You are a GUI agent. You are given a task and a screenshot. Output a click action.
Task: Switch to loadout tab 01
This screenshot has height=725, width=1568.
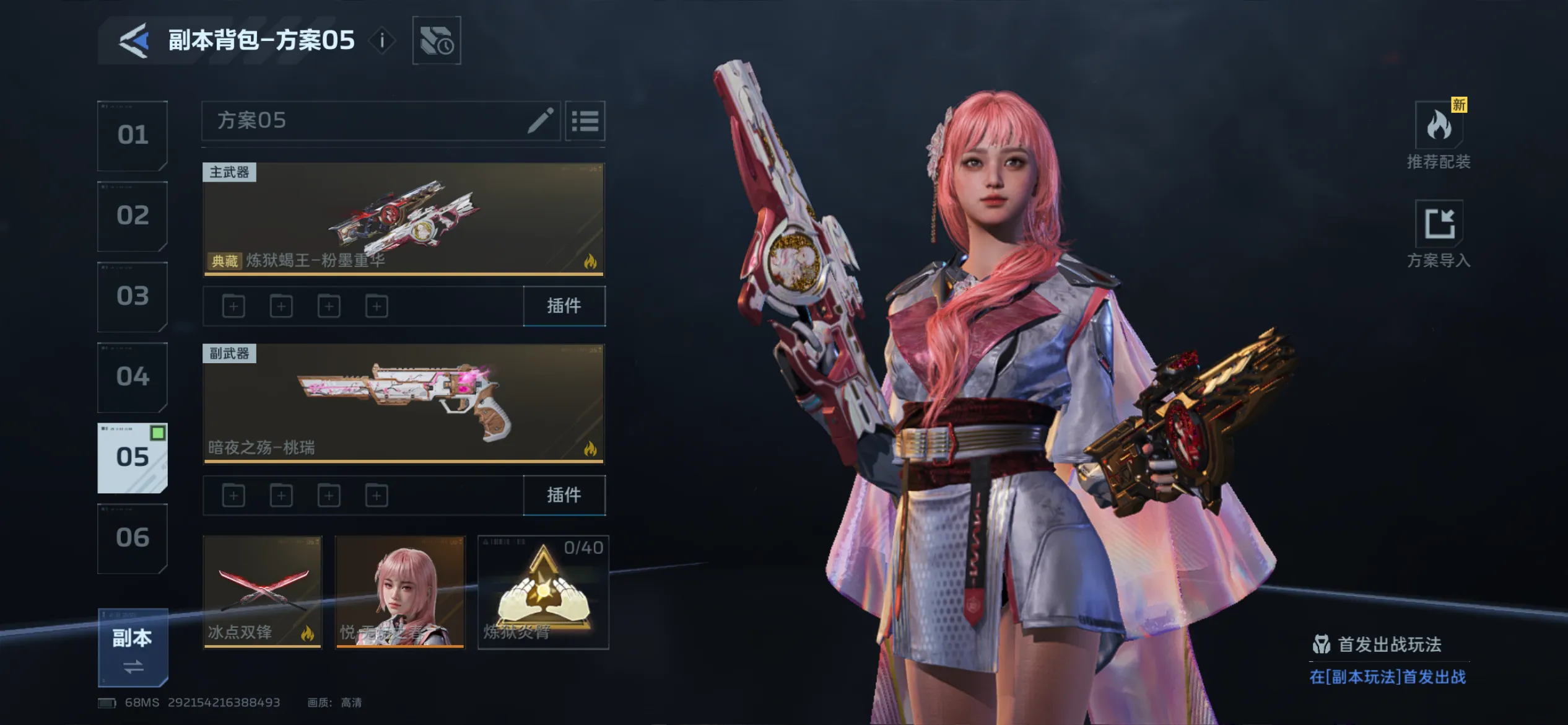[x=133, y=136]
